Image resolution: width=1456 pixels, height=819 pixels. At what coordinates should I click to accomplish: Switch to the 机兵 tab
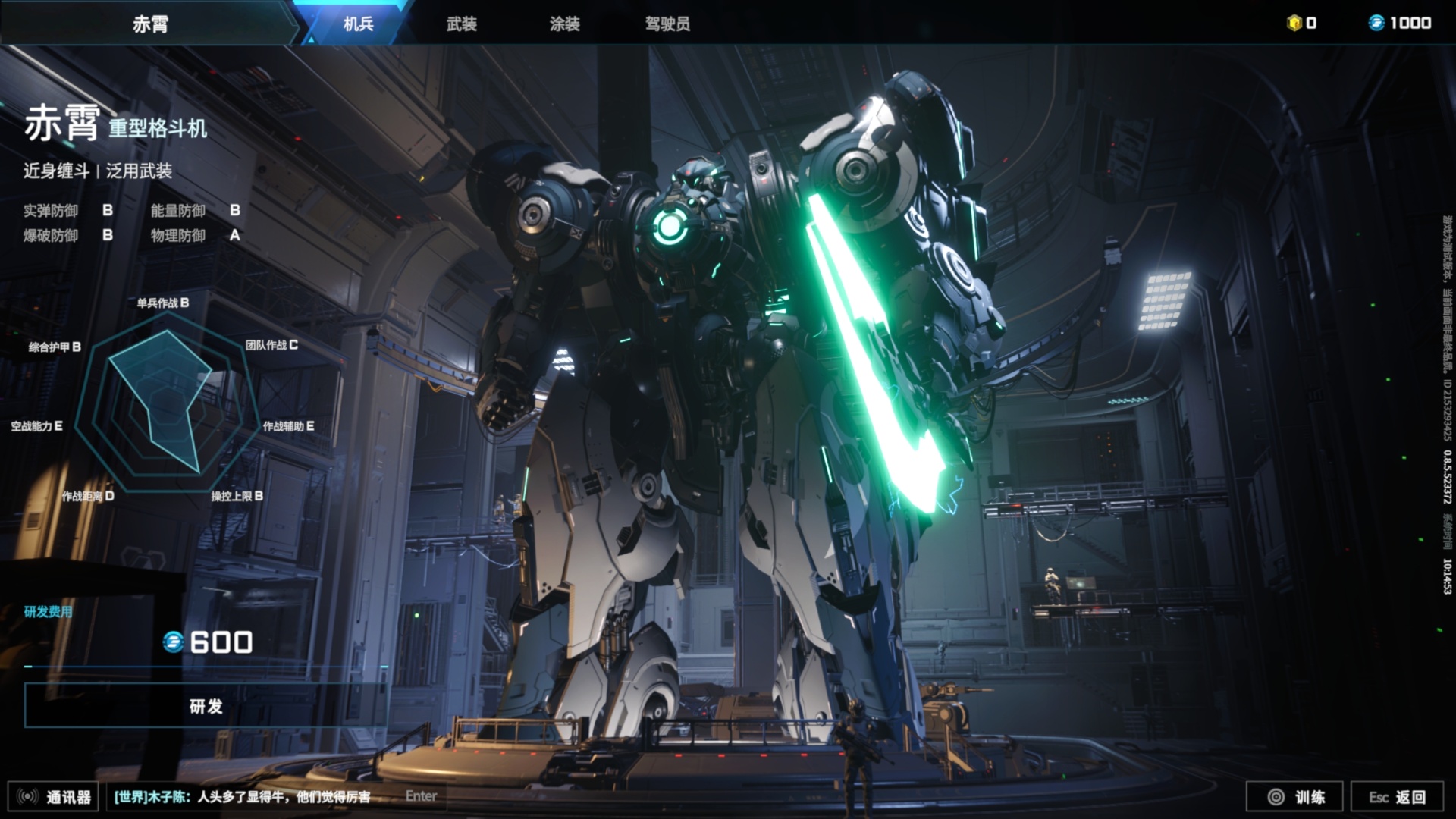coord(358,24)
